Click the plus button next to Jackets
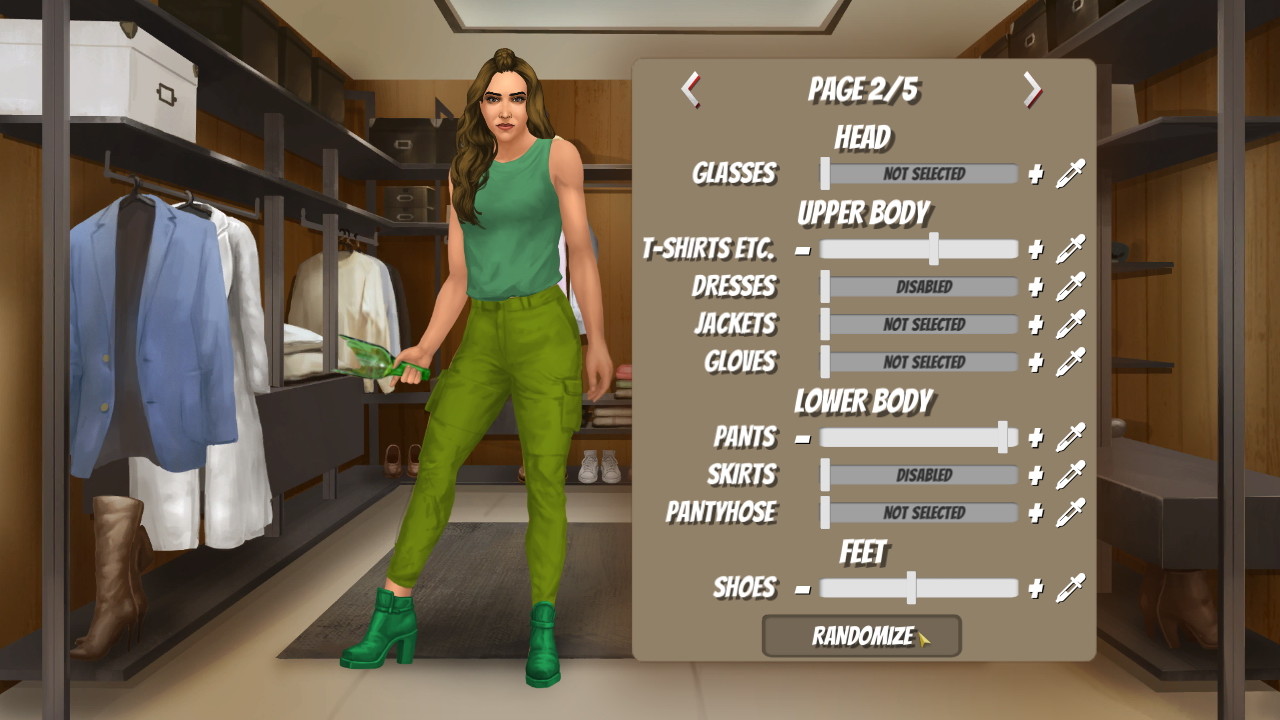 pyautogui.click(x=1035, y=323)
